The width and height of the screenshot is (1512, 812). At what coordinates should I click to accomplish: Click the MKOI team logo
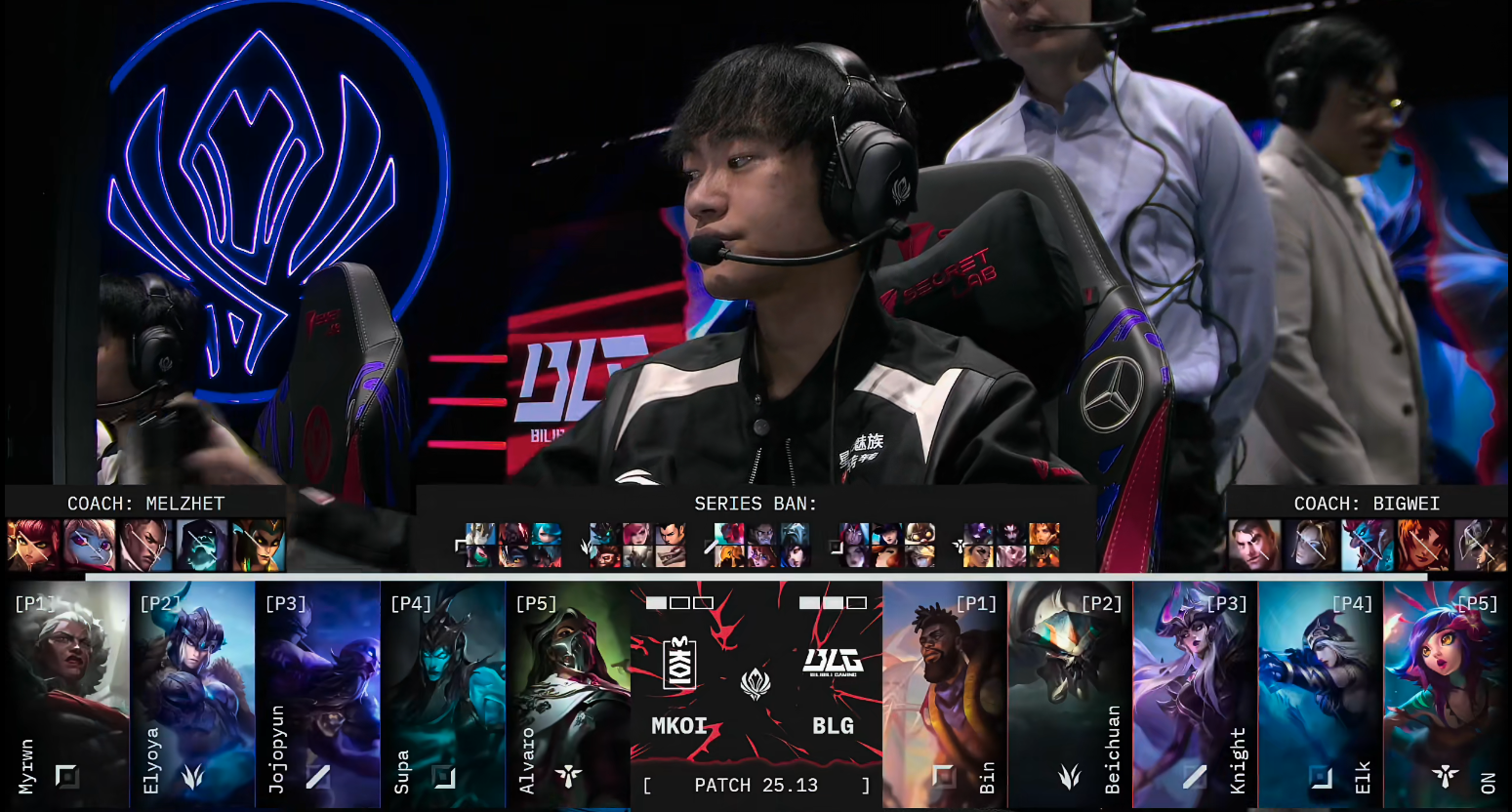[679, 663]
